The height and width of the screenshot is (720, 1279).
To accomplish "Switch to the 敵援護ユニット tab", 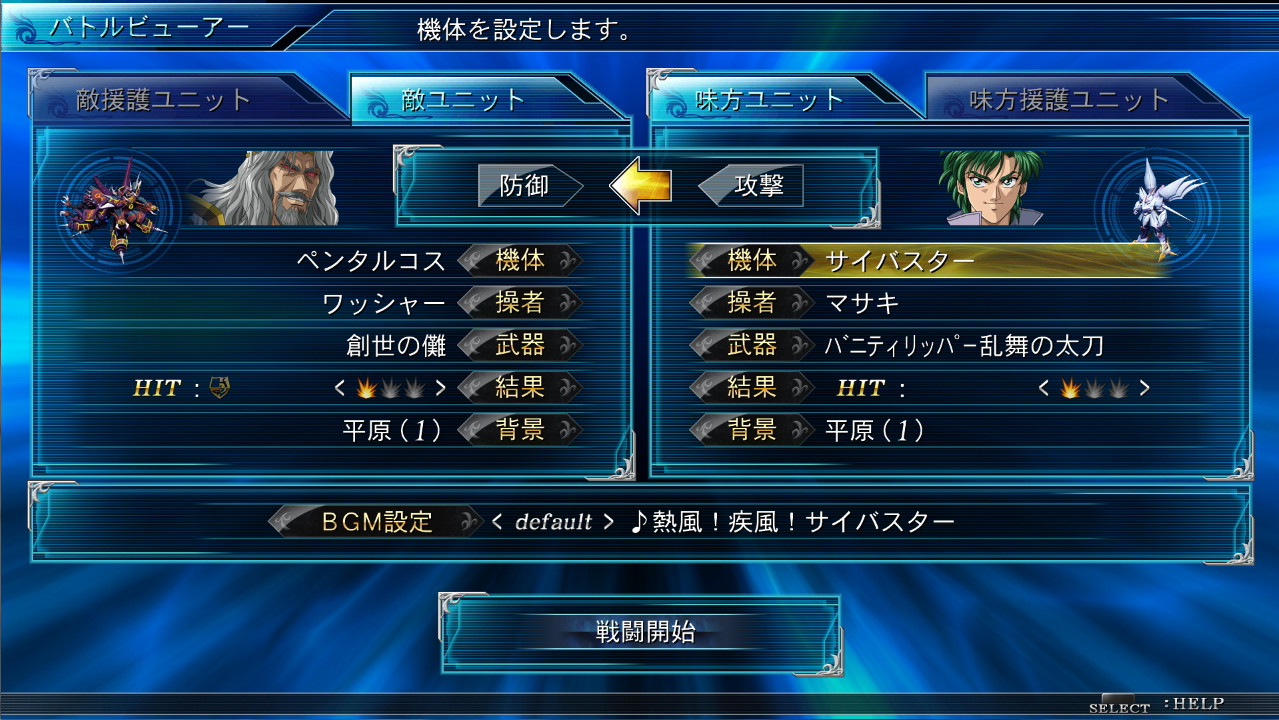I will [164, 101].
